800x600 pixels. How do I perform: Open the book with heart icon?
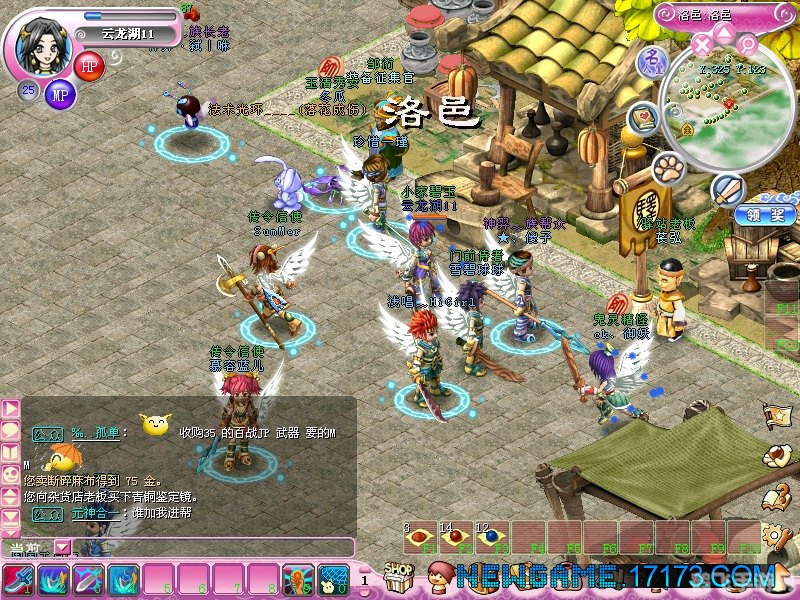643,119
